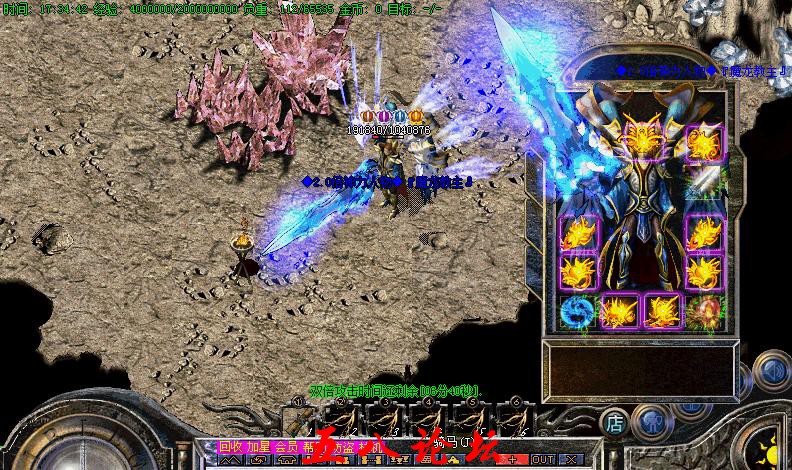Click the OUT button

click(544, 459)
